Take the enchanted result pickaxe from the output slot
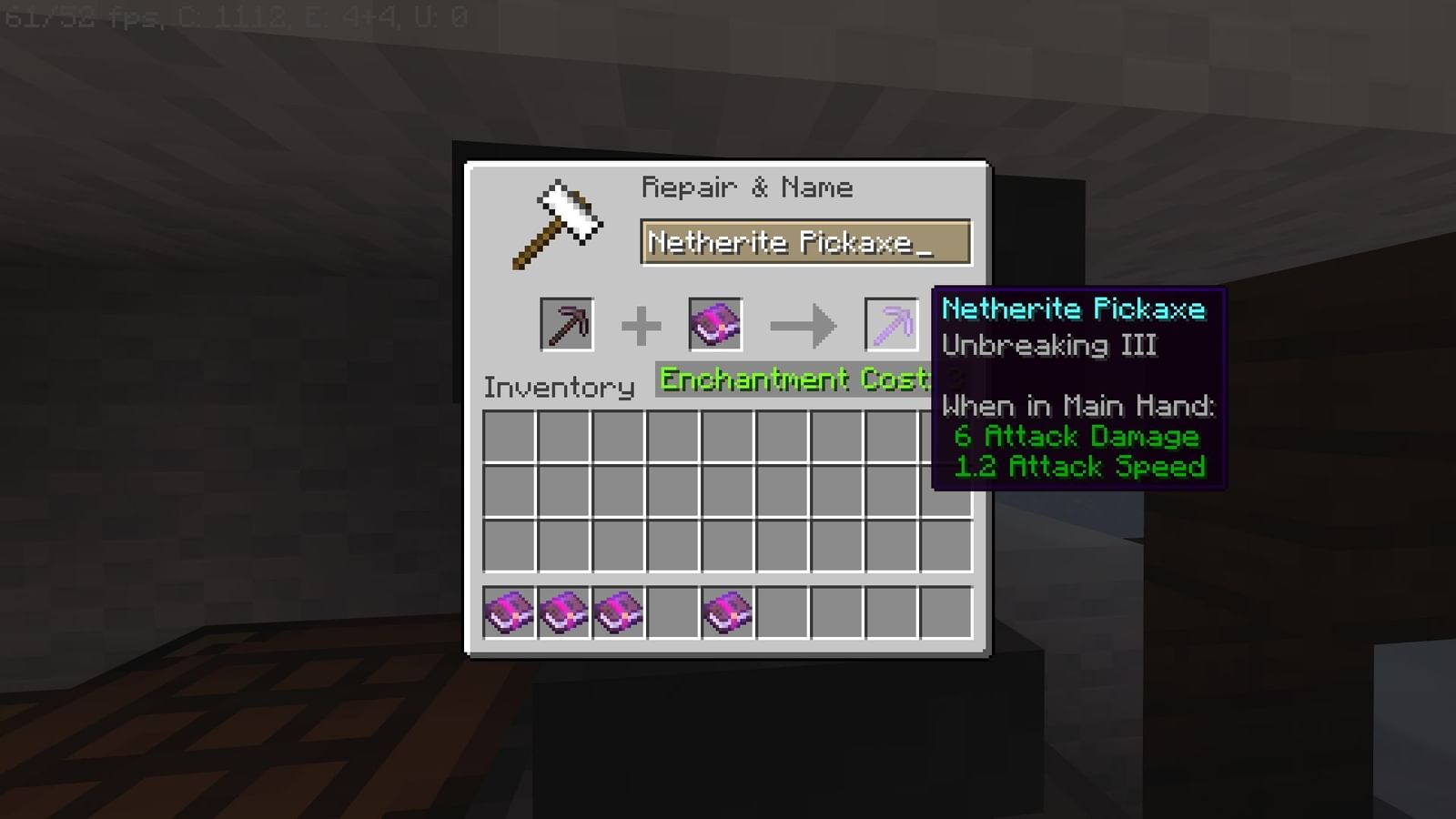1456x819 pixels. coord(889,325)
